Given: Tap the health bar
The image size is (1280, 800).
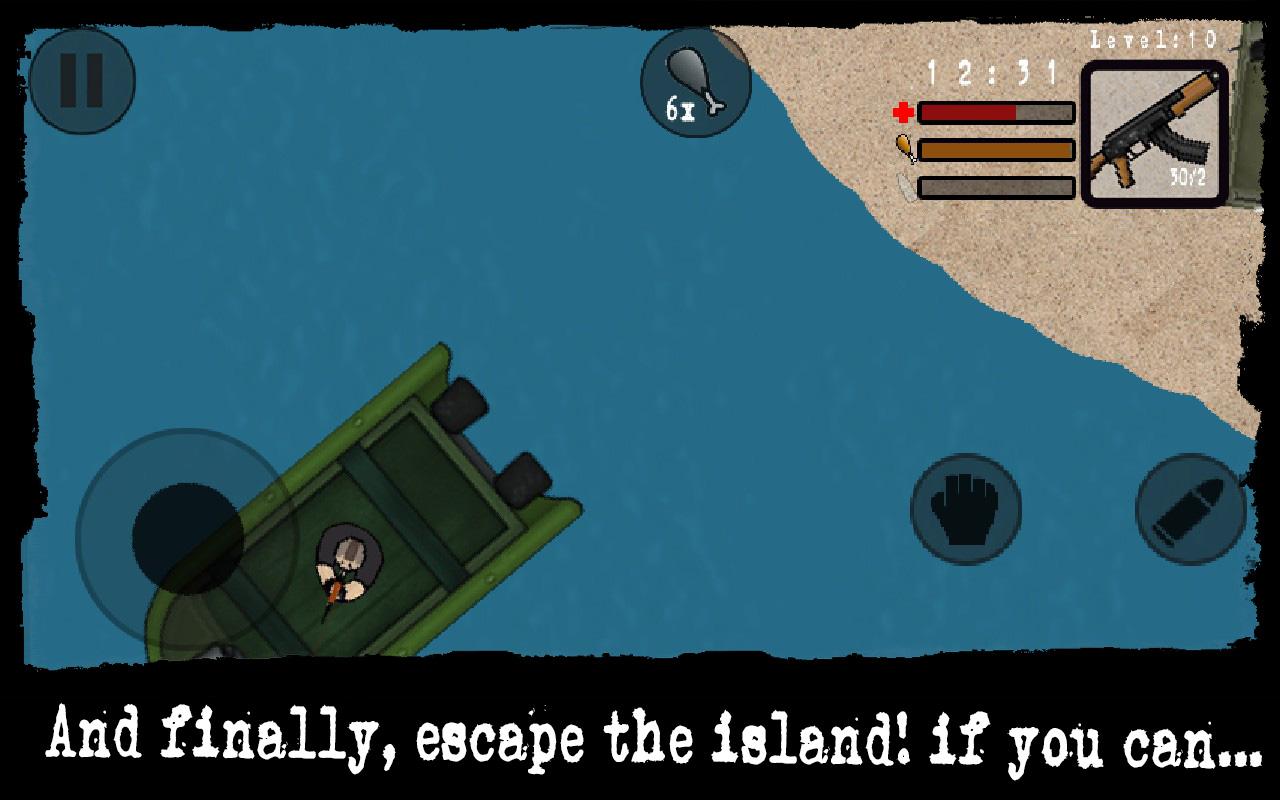Looking at the screenshot, I should [x=995, y=113].
